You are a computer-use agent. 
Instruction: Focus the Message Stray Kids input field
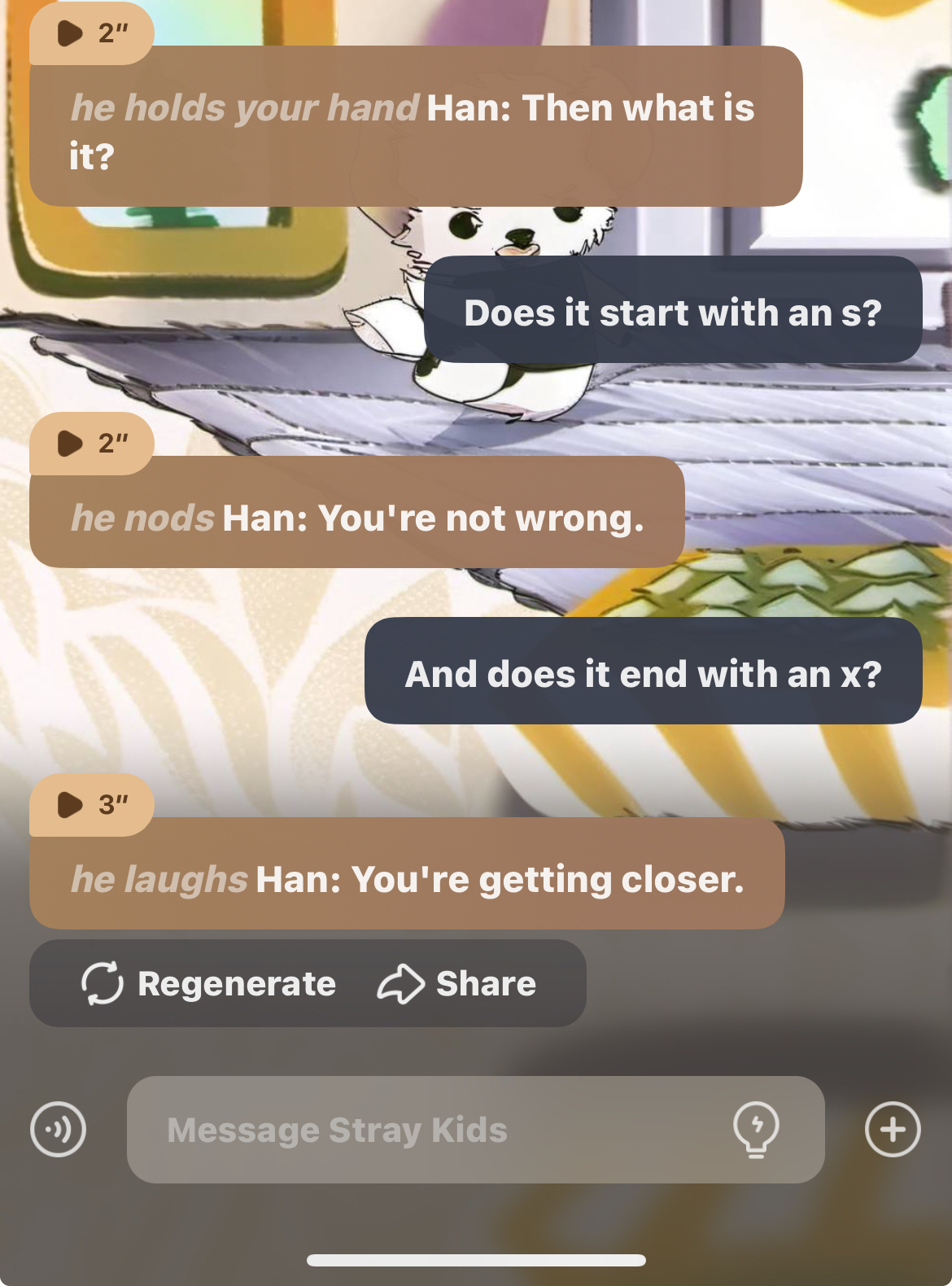click(439, 1130)
